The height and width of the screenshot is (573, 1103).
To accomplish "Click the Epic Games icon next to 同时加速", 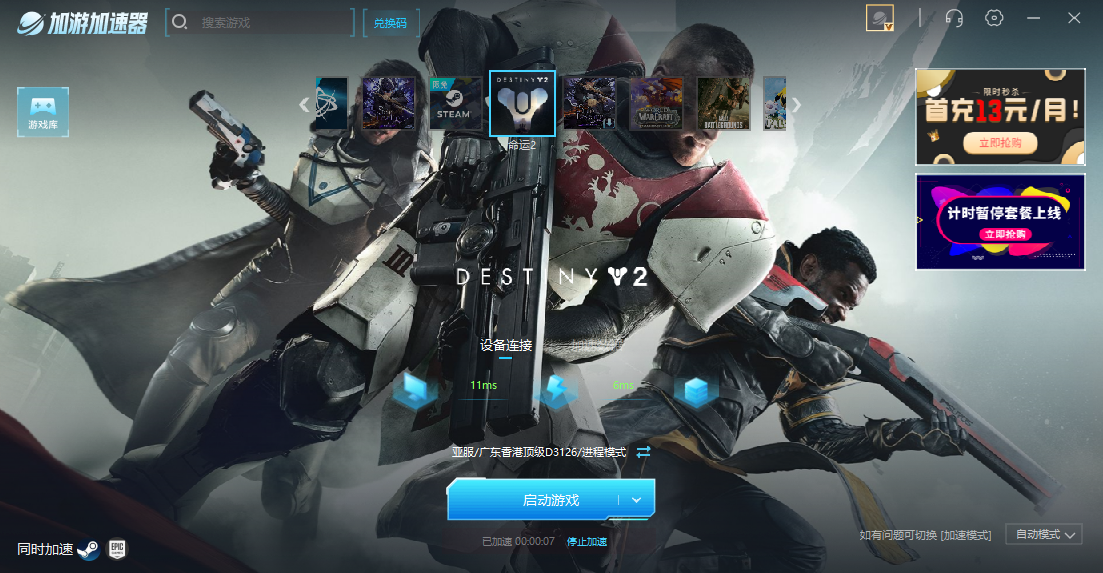I will coord(117,549).
